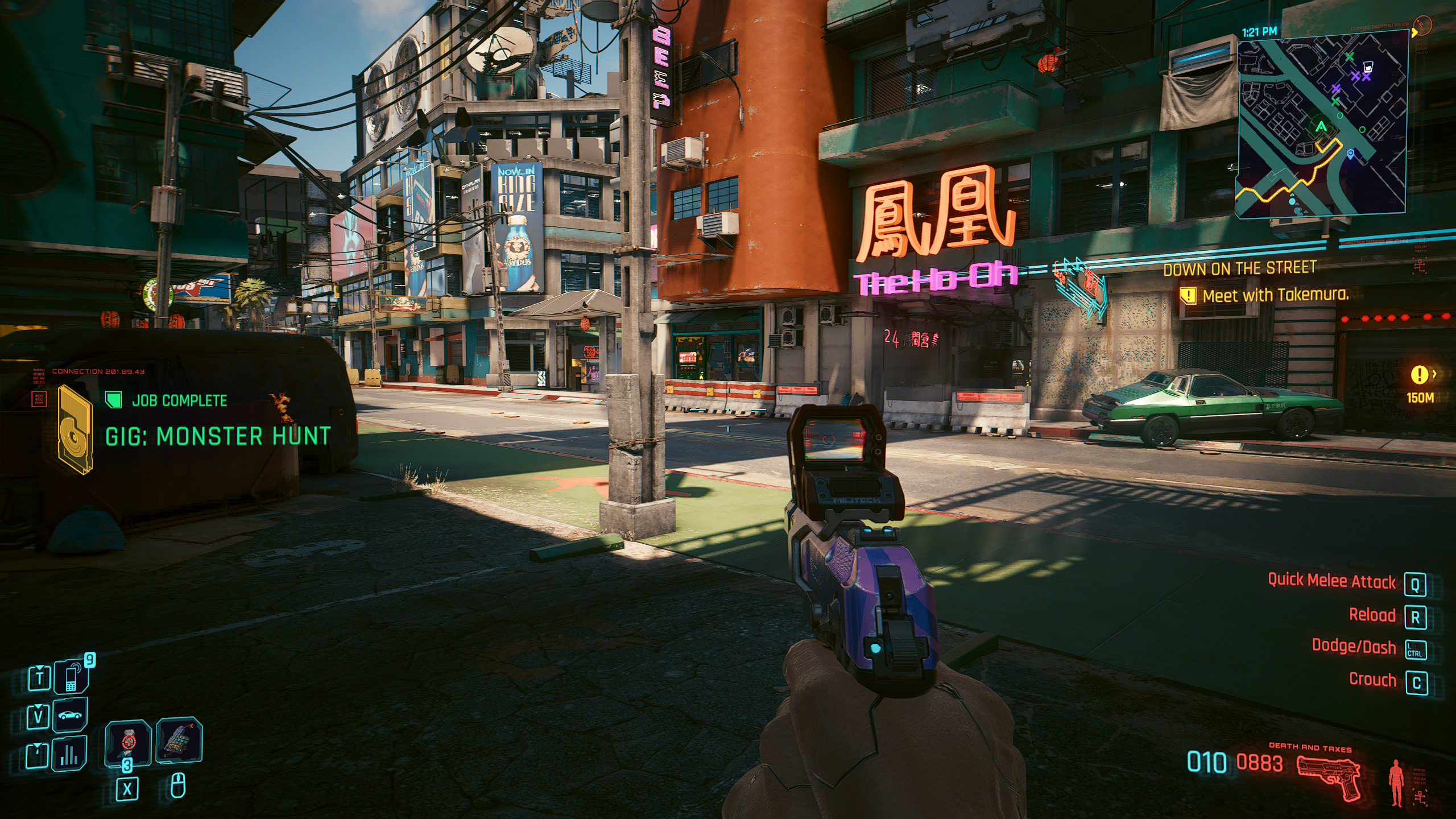Select the Down on the Street quest title

point(1240,268)
